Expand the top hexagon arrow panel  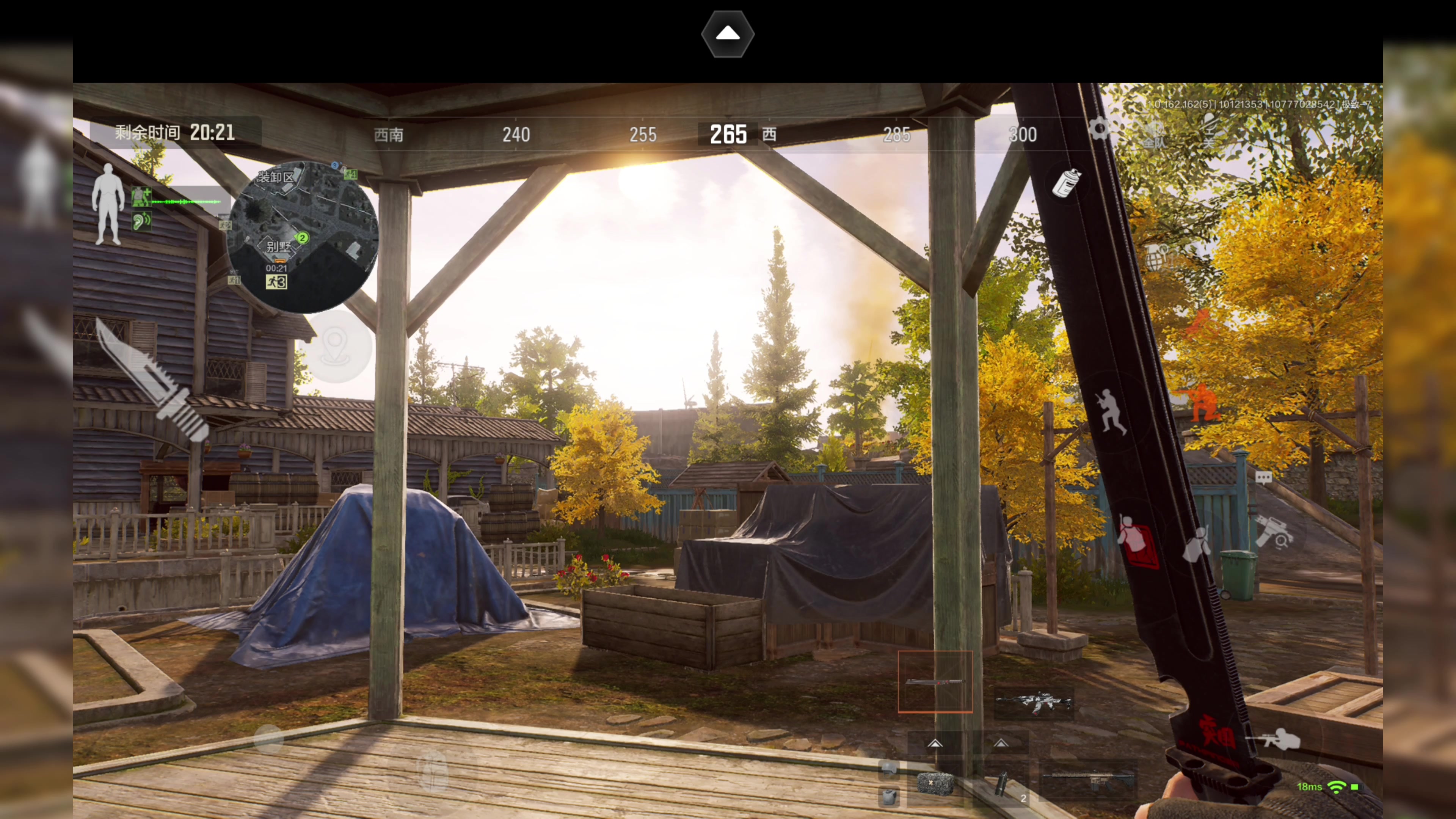pyautogui.click(x=728, y=34)
